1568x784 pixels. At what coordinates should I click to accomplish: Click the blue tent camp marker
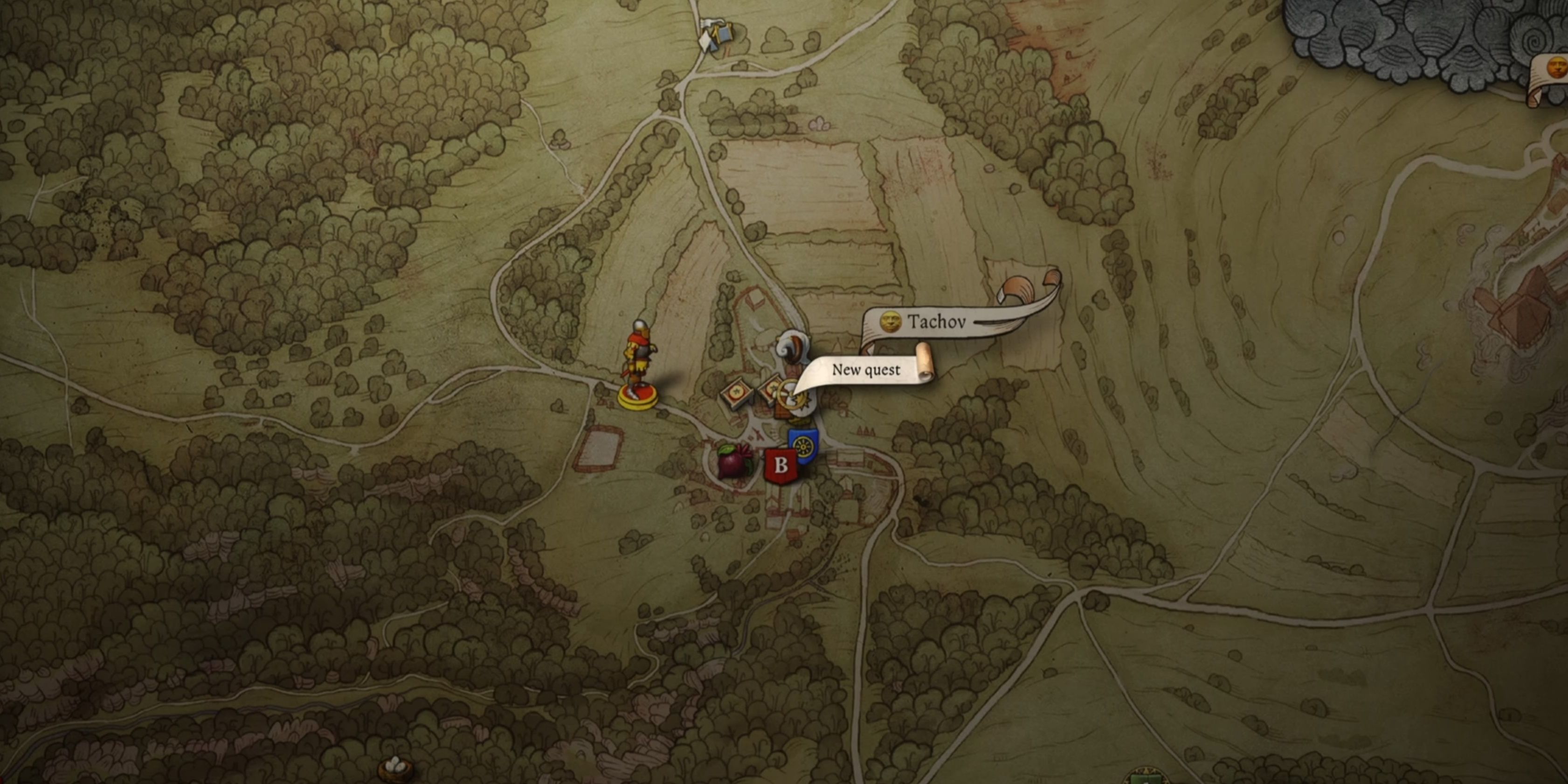pos(716,35)
